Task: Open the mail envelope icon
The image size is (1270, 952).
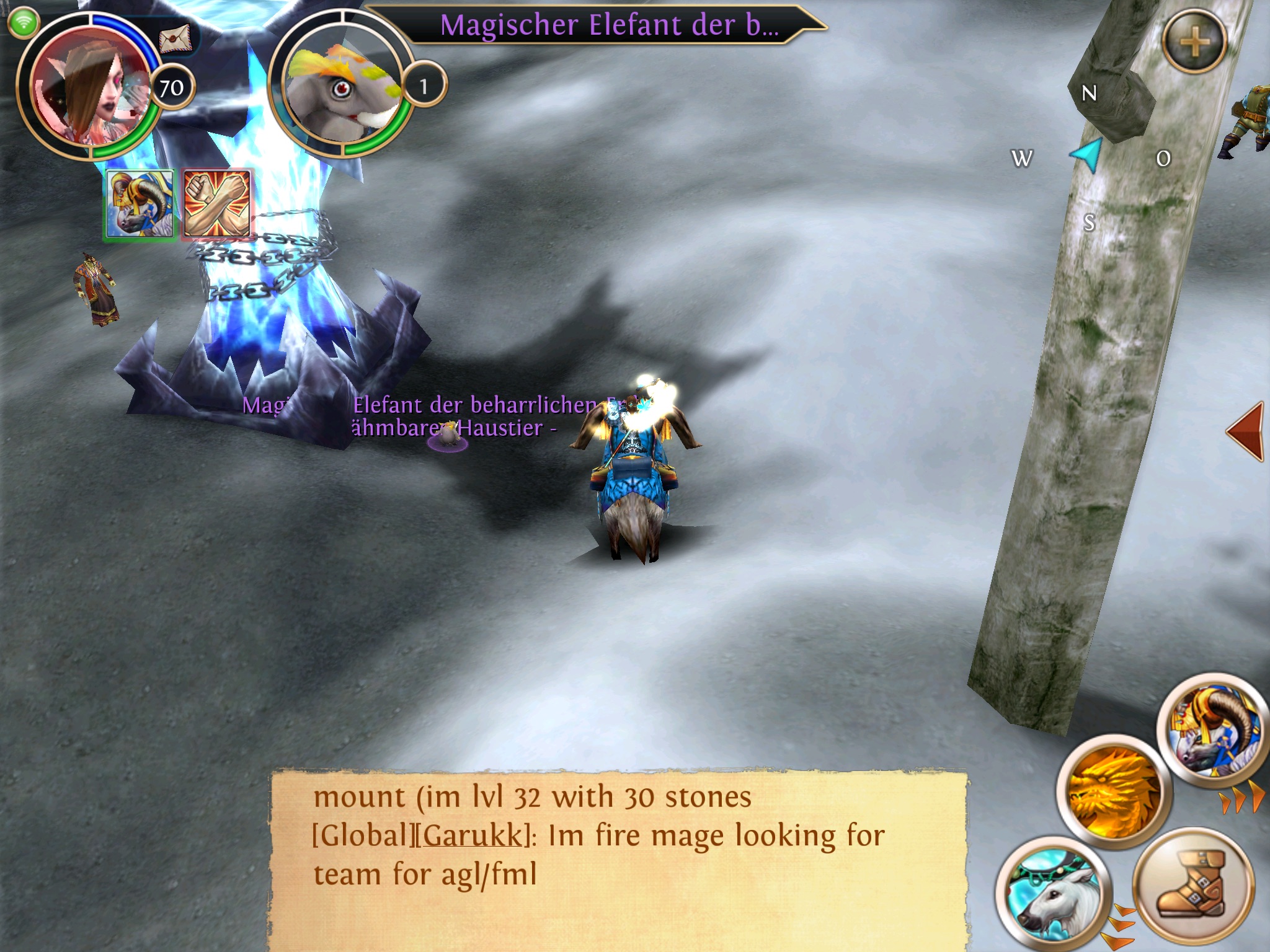Action: pos(175,40)
